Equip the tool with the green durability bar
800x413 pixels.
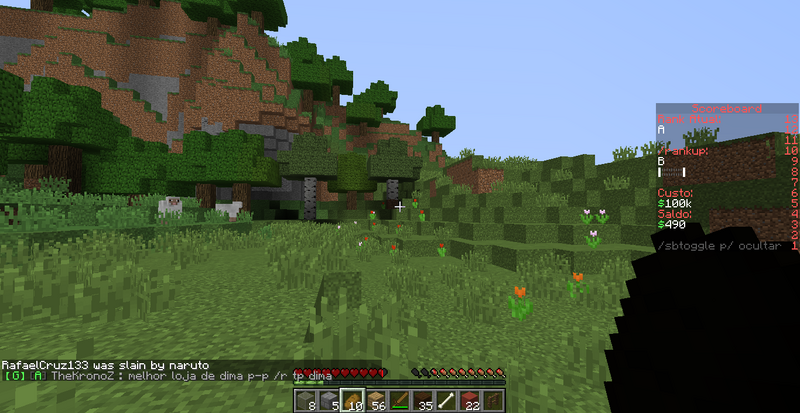click(x=400, y=400)
